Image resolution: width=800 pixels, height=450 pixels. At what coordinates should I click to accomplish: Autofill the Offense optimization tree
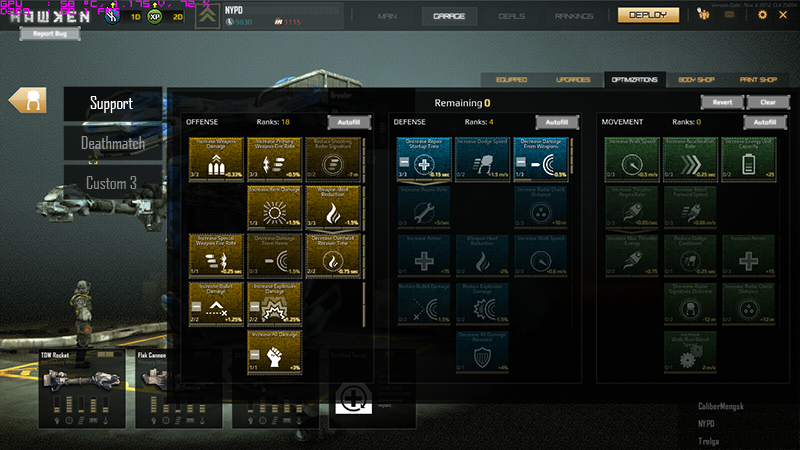(346, 122)
